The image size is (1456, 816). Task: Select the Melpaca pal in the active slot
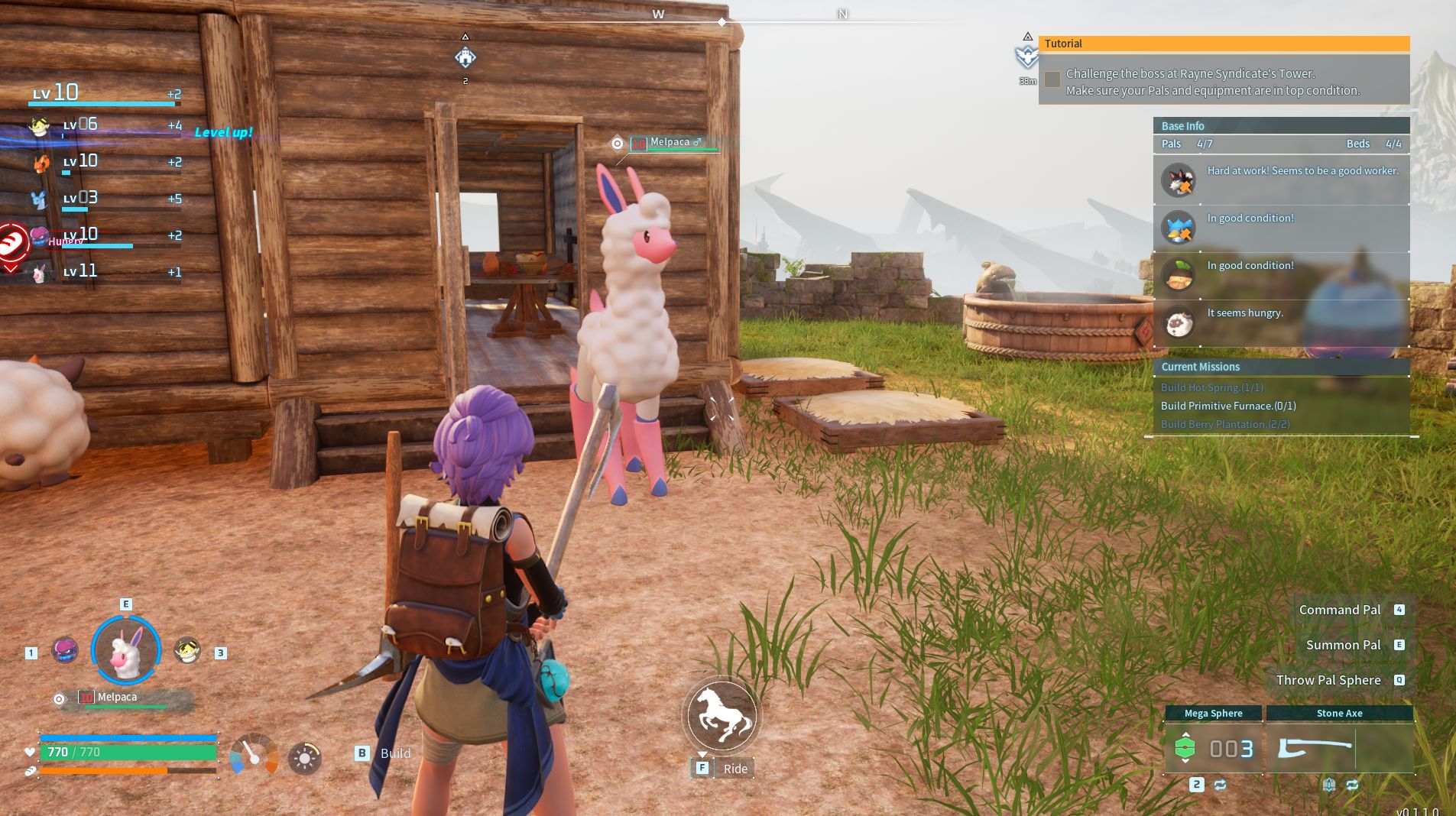pos(126,650)
